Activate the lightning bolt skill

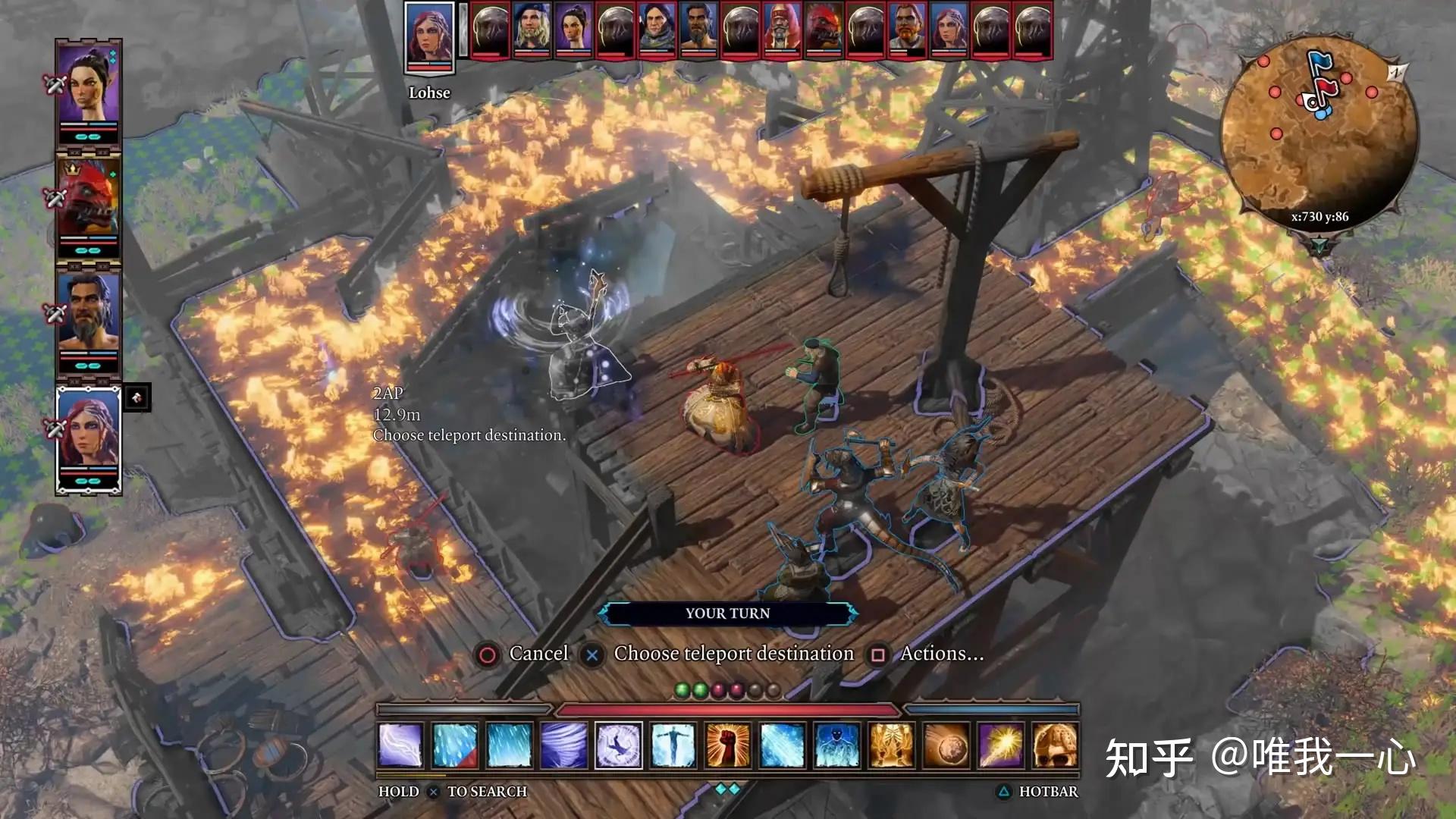tap(400, 745)
